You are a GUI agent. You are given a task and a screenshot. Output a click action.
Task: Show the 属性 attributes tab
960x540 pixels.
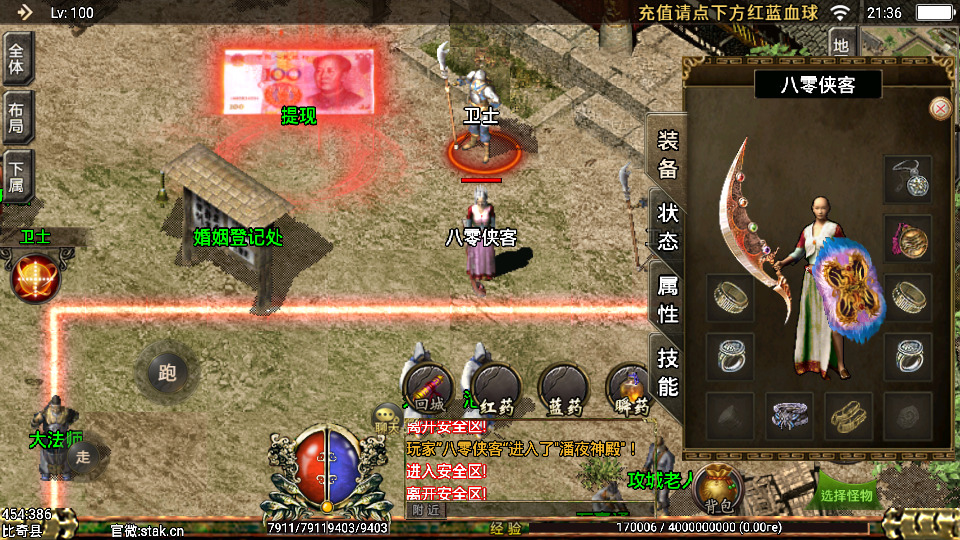point(667,299)
